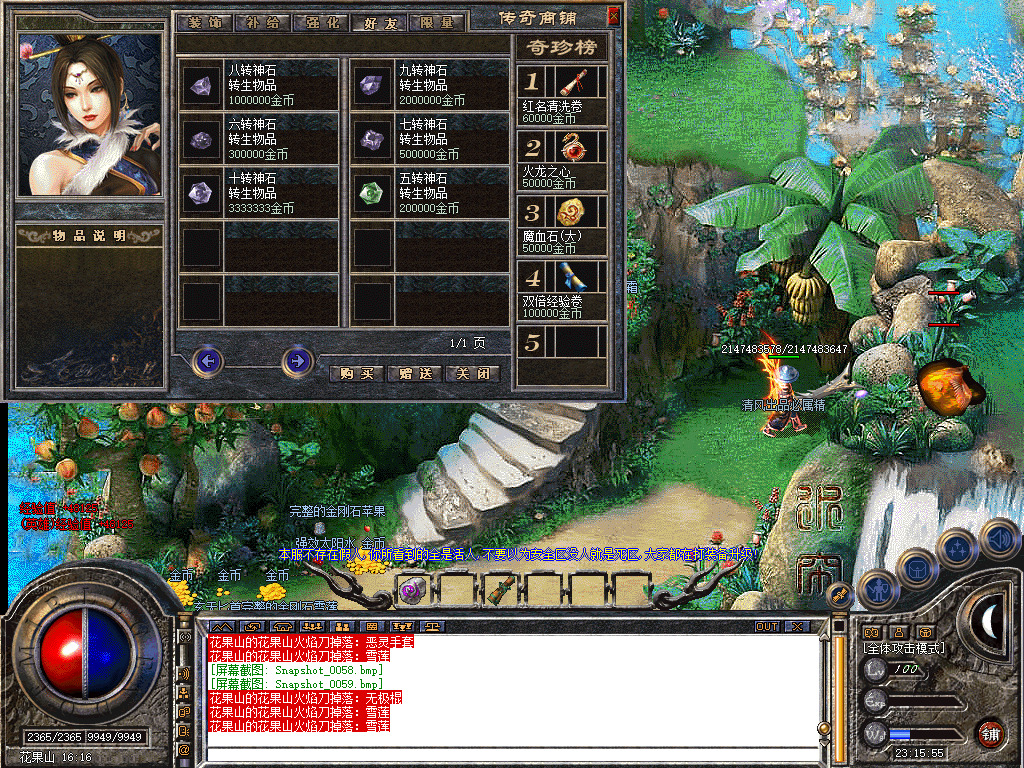The height and width of the screenshot is (768, 1024).
Task: Open the character equipment round icon
Action: coord(876,590)
